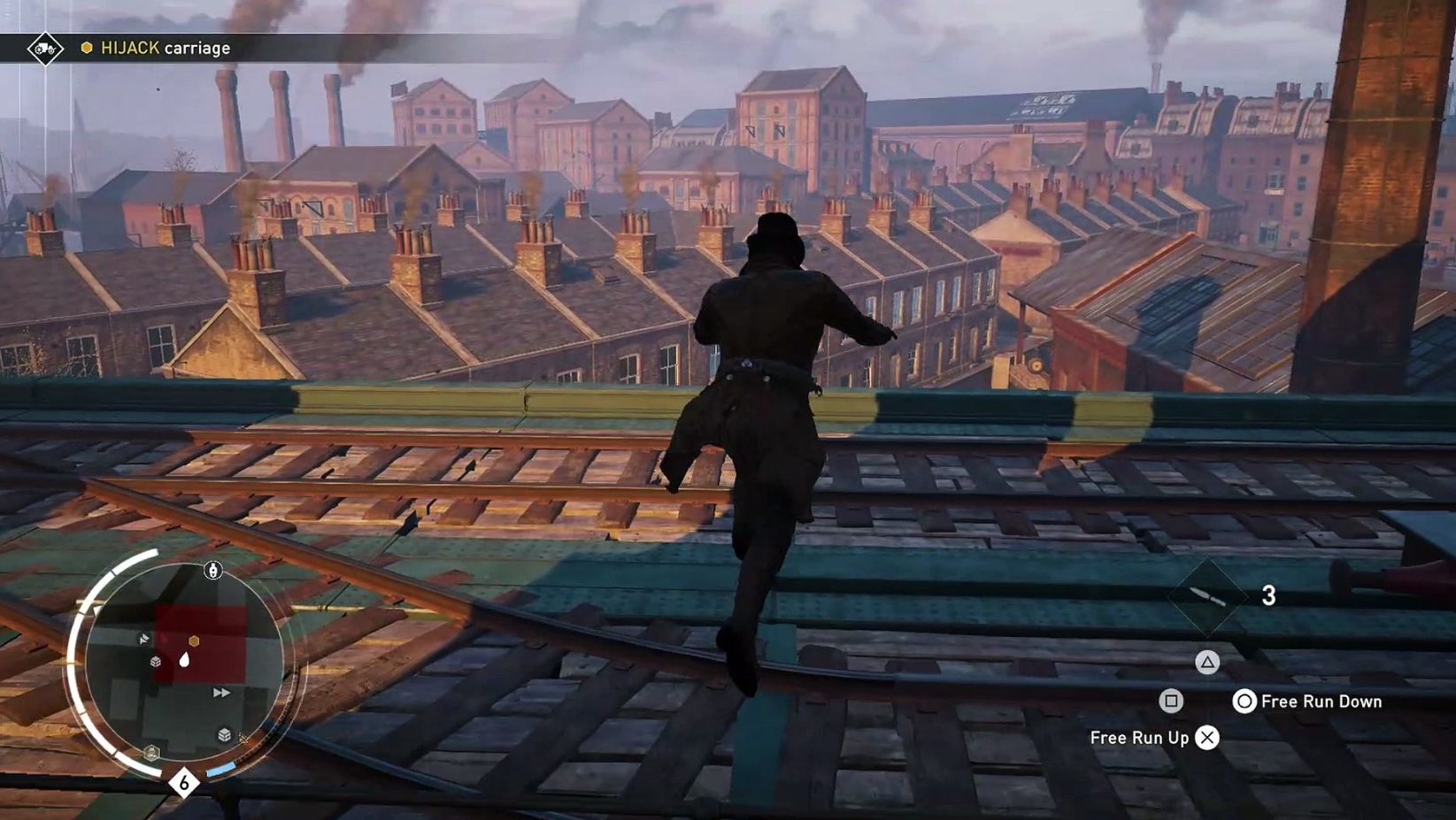Open the fast travel double-arrow minimap icon
This screenshot has width=1456, height=820.
(221, 692)
